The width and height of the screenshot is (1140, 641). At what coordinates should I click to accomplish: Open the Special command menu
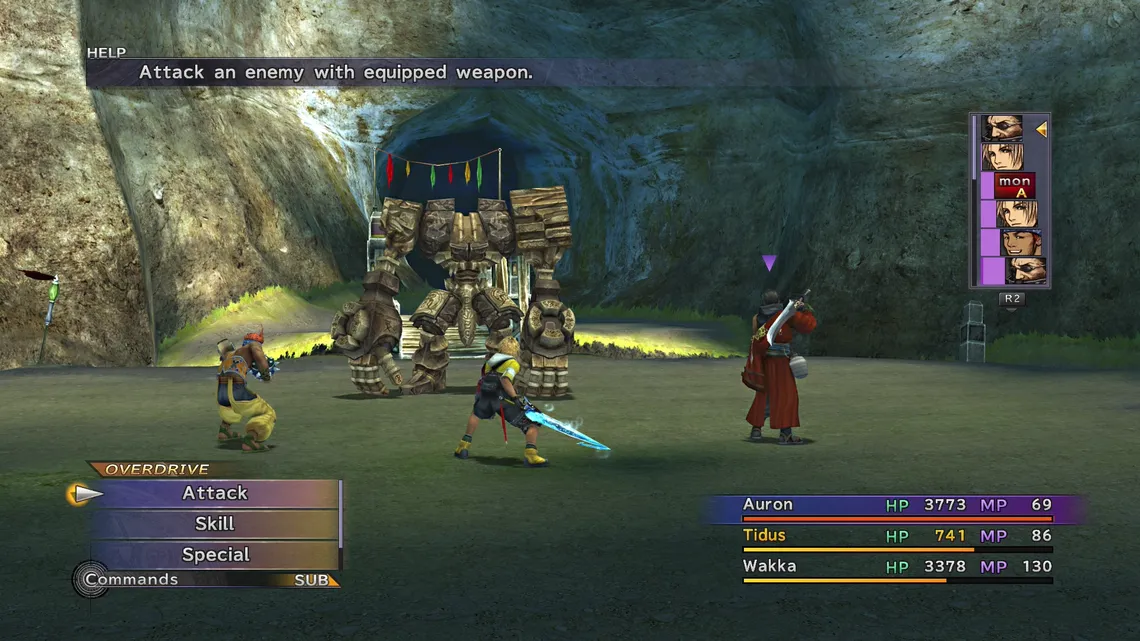pyautogui.click(x=215, y=555)
